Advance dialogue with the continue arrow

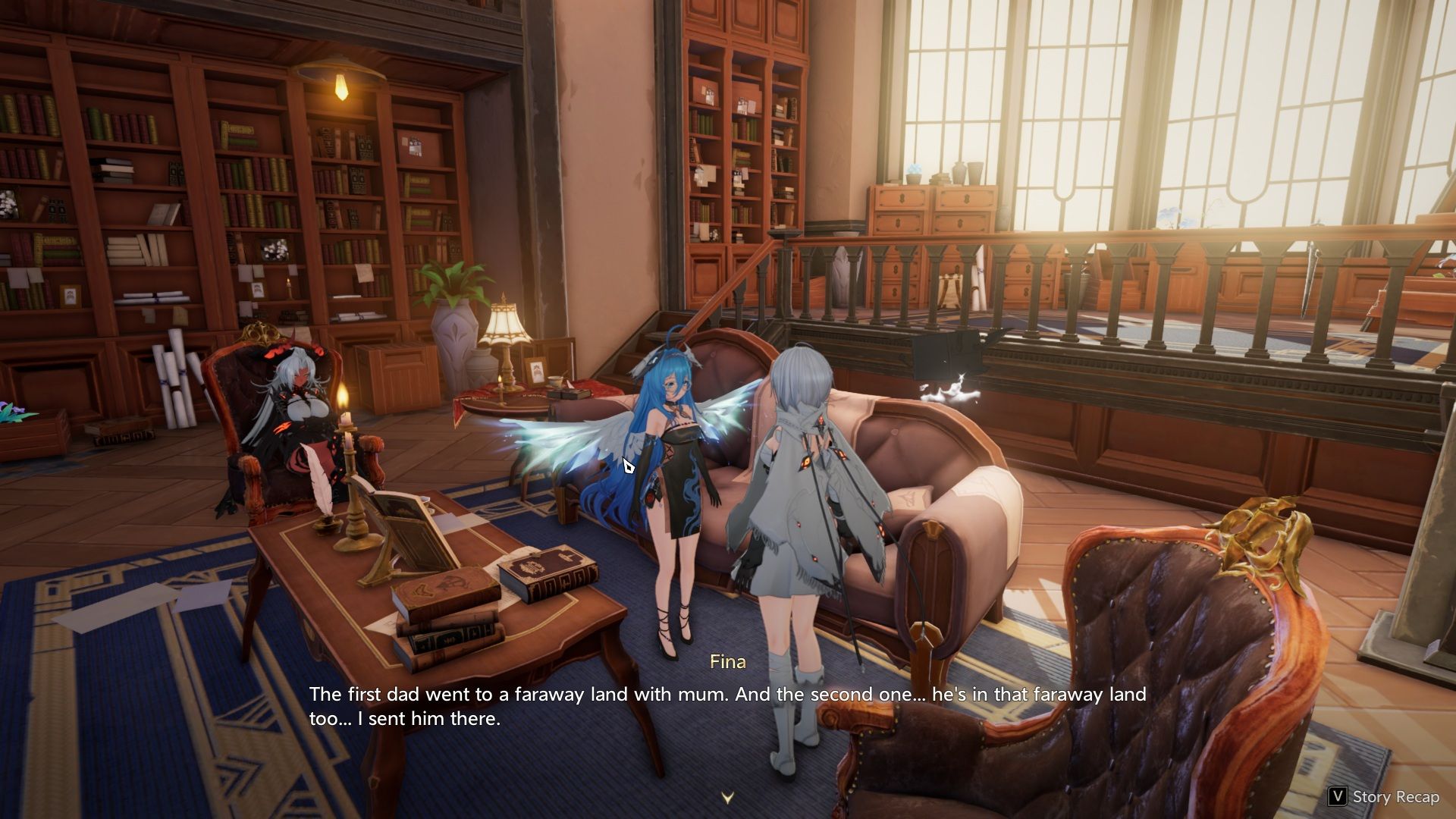click(x=727, y=798)
